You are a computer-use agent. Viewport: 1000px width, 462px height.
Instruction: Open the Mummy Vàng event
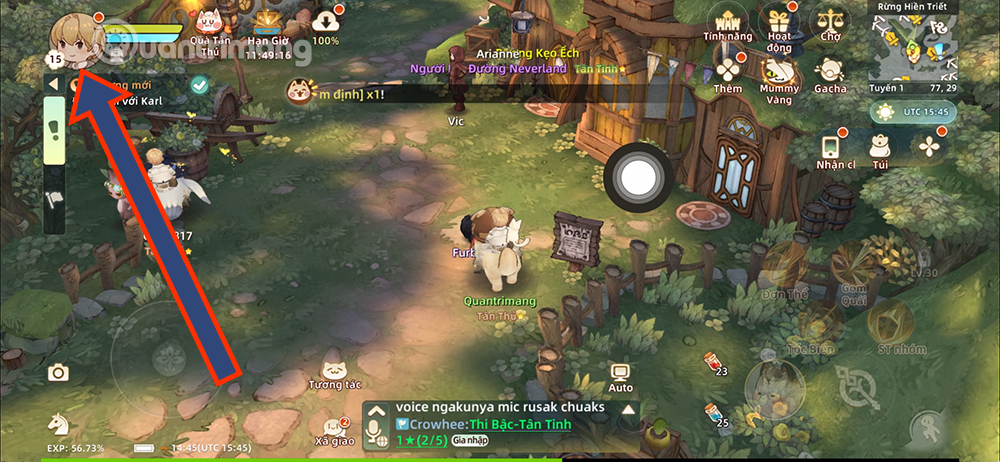point(777,74)
